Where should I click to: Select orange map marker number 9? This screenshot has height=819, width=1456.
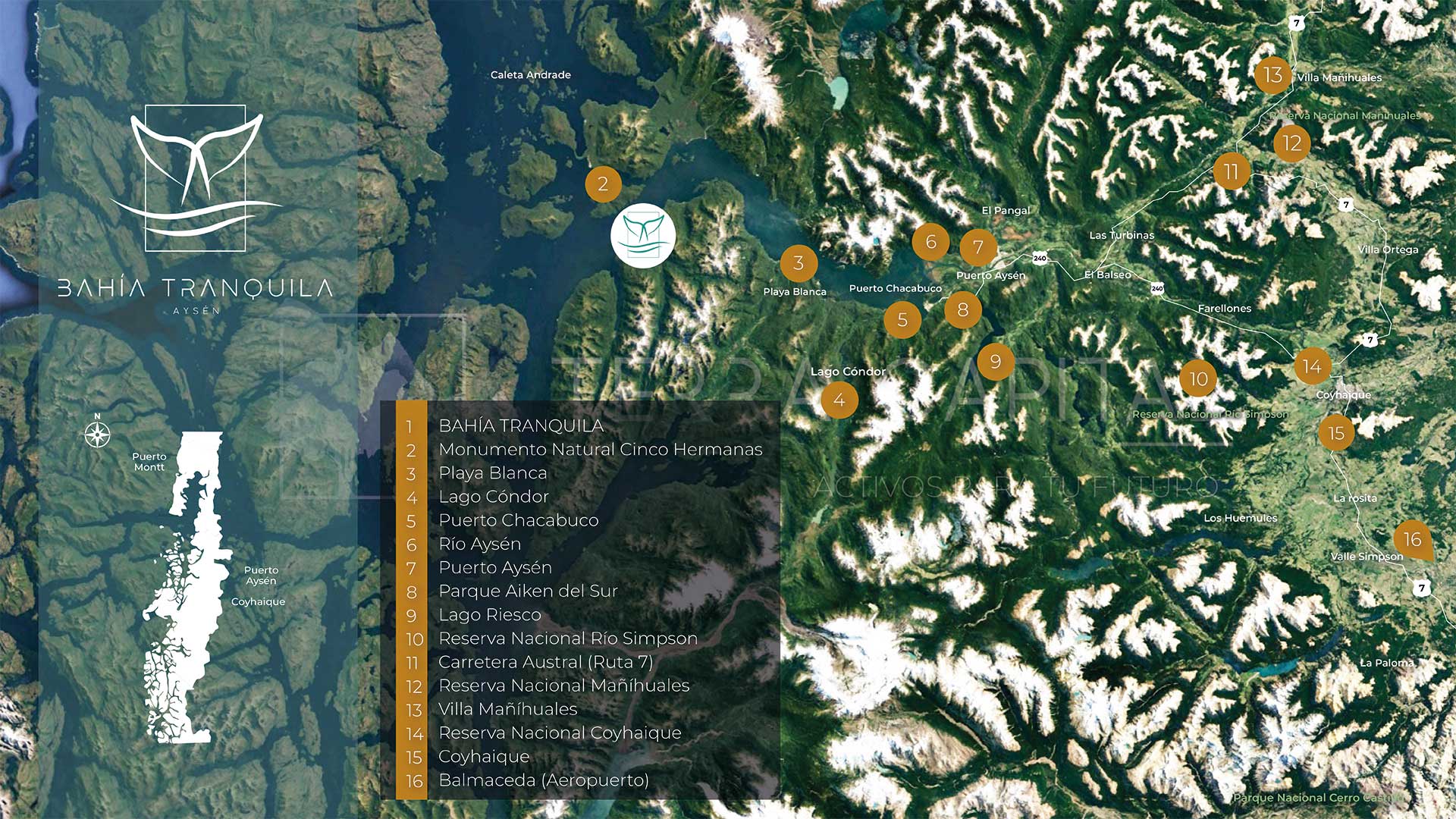point(996,362)
